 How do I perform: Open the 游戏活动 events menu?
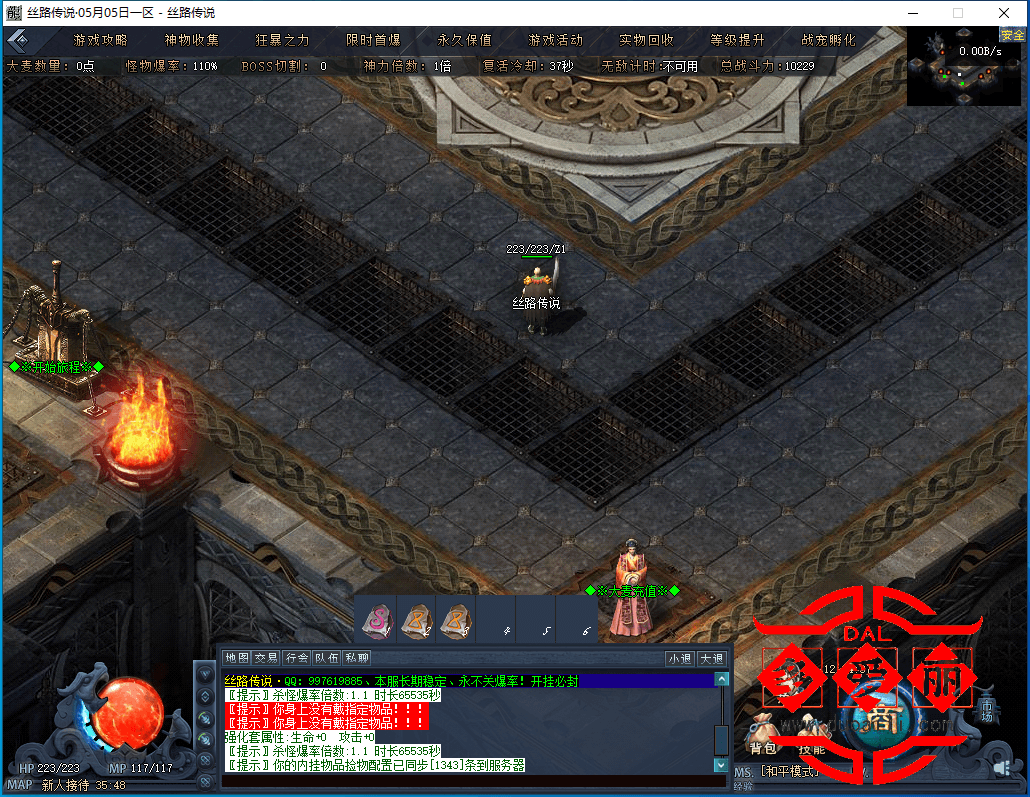[556, 40]
